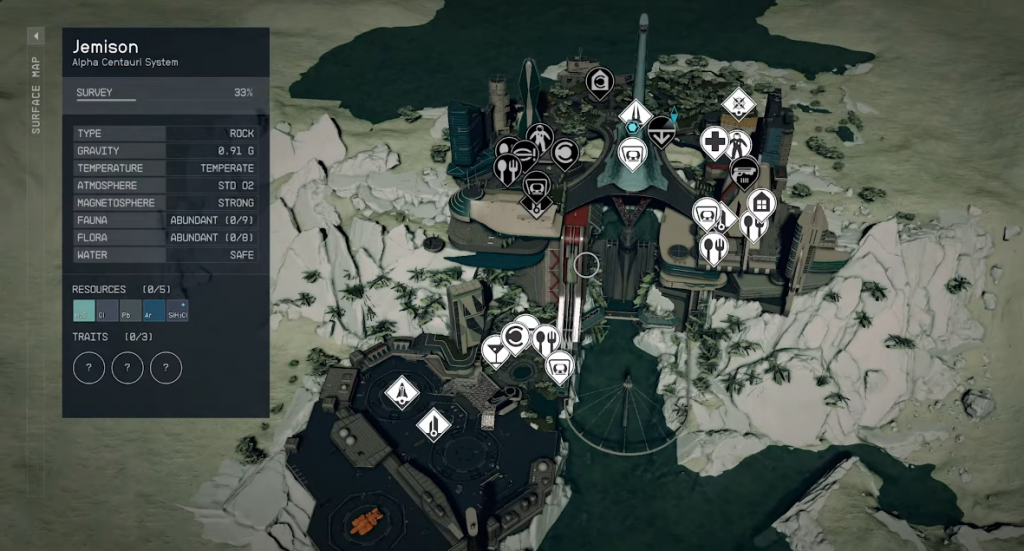
Task: Choose the half-circle down-arrow marker
Action: 661,131
